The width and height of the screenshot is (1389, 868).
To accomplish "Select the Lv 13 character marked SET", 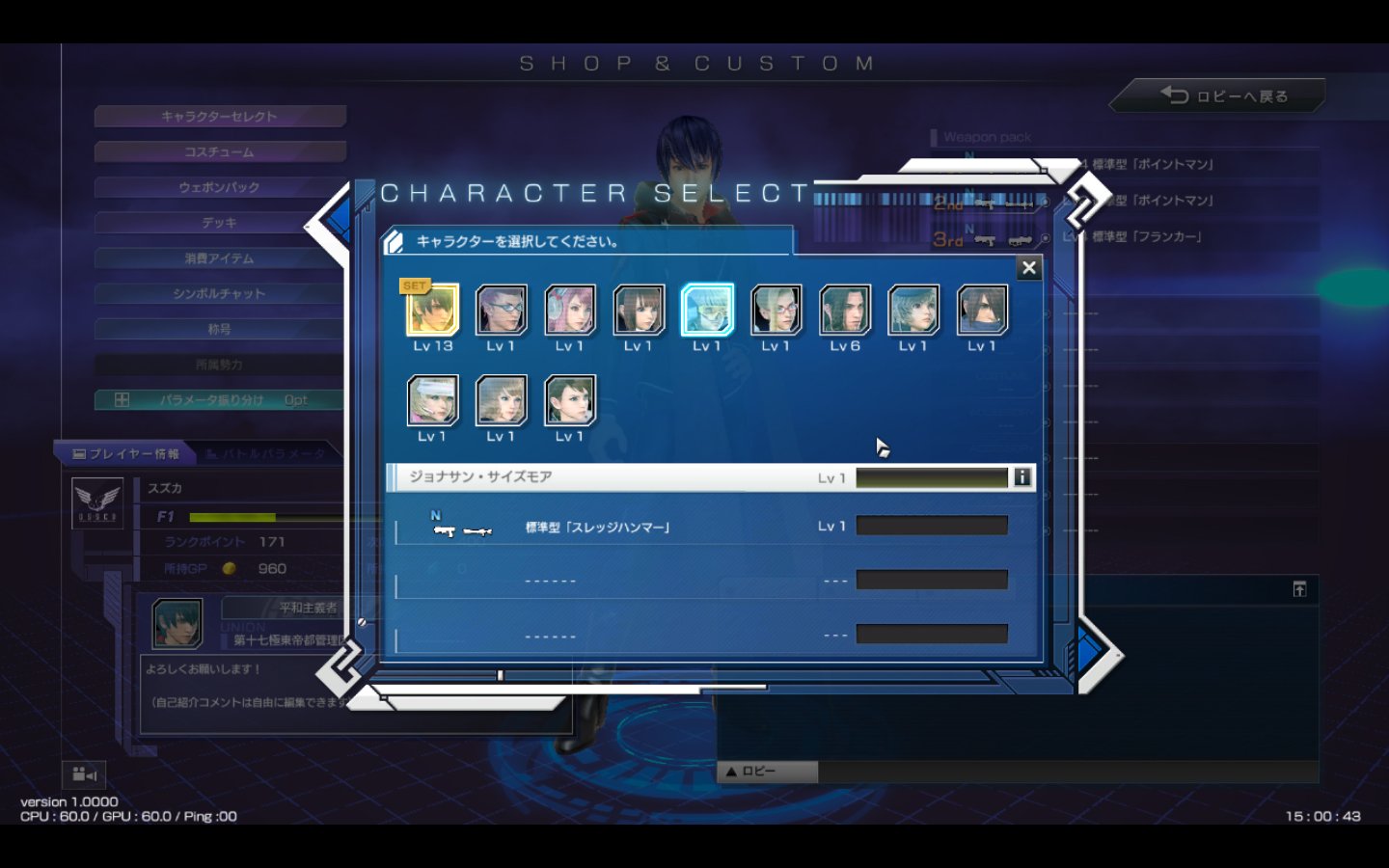I will [432, 311].
